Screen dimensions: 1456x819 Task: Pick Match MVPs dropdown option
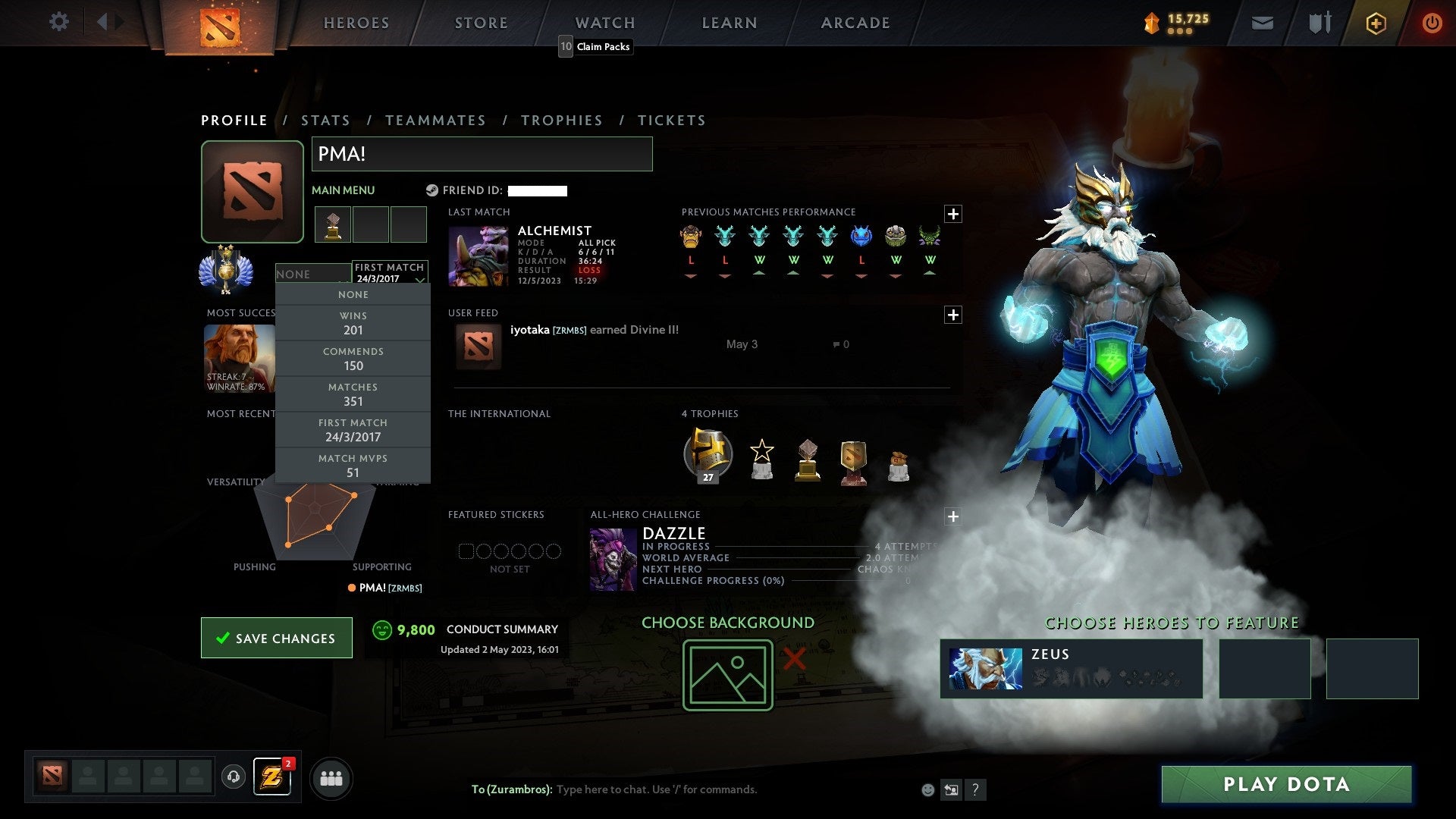[x=353, y=466]
